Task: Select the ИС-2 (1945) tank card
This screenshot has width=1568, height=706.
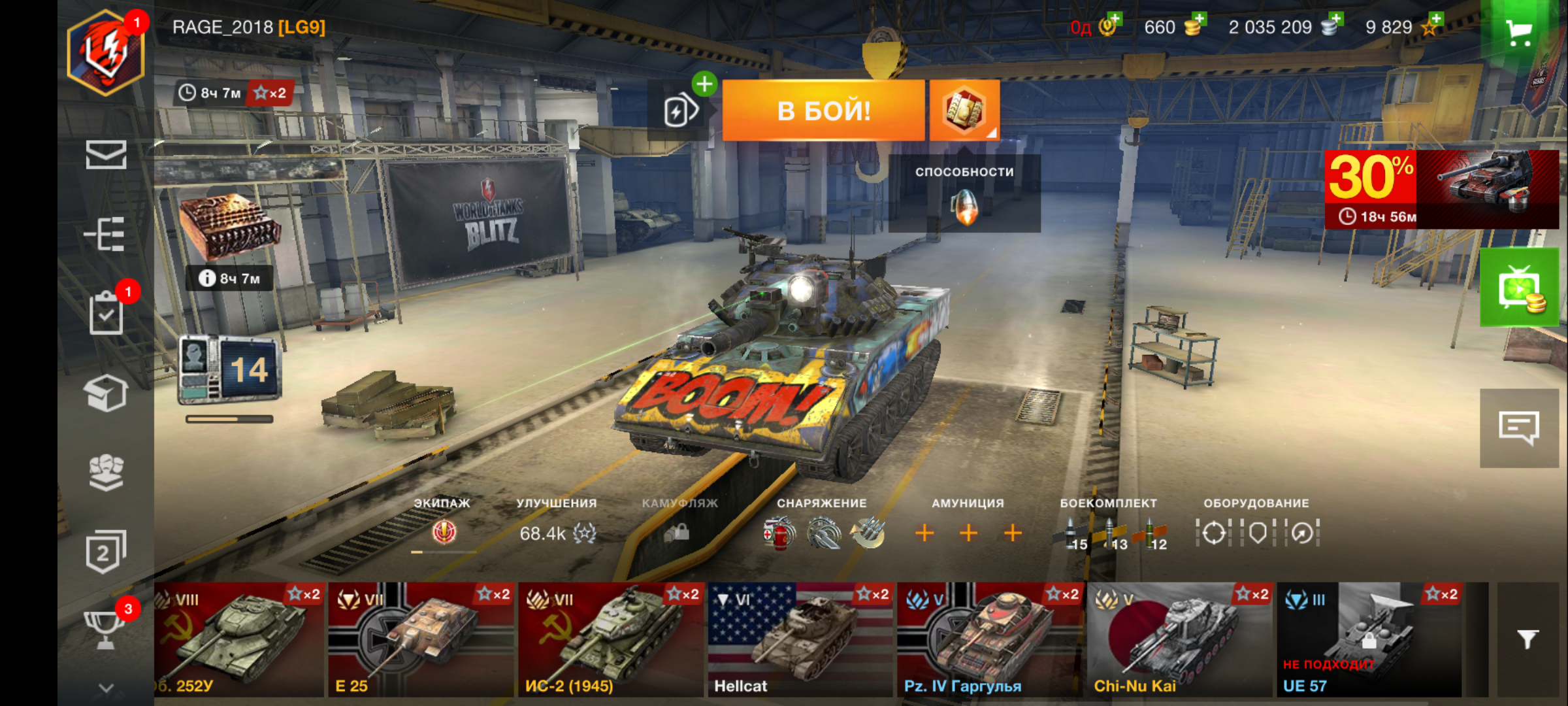Action: click(x=610, y=639)
